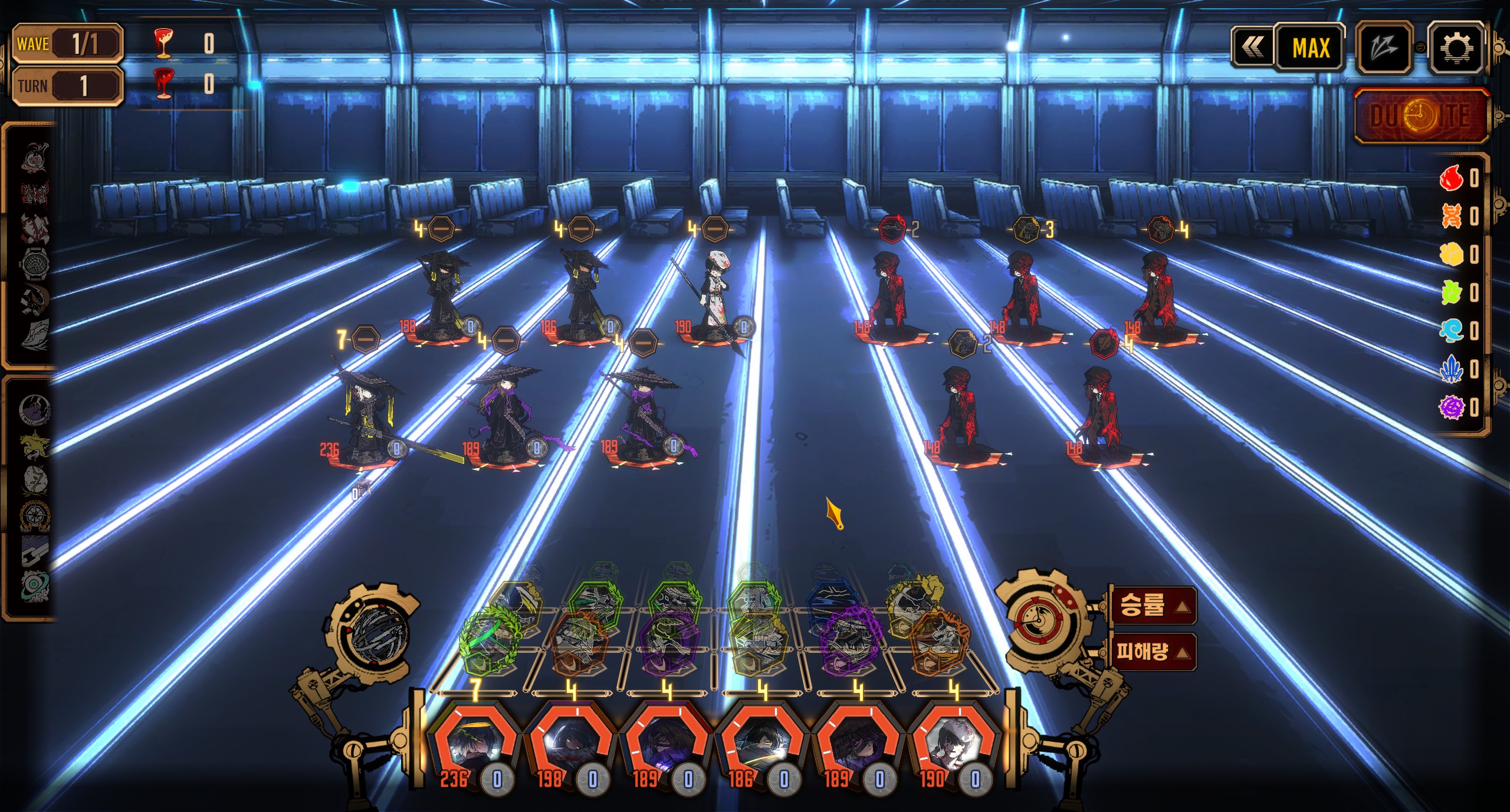The height and width of the screenshot is (812, 1510).
Task: Open the gear settings menu
Action: (1456, 48)
